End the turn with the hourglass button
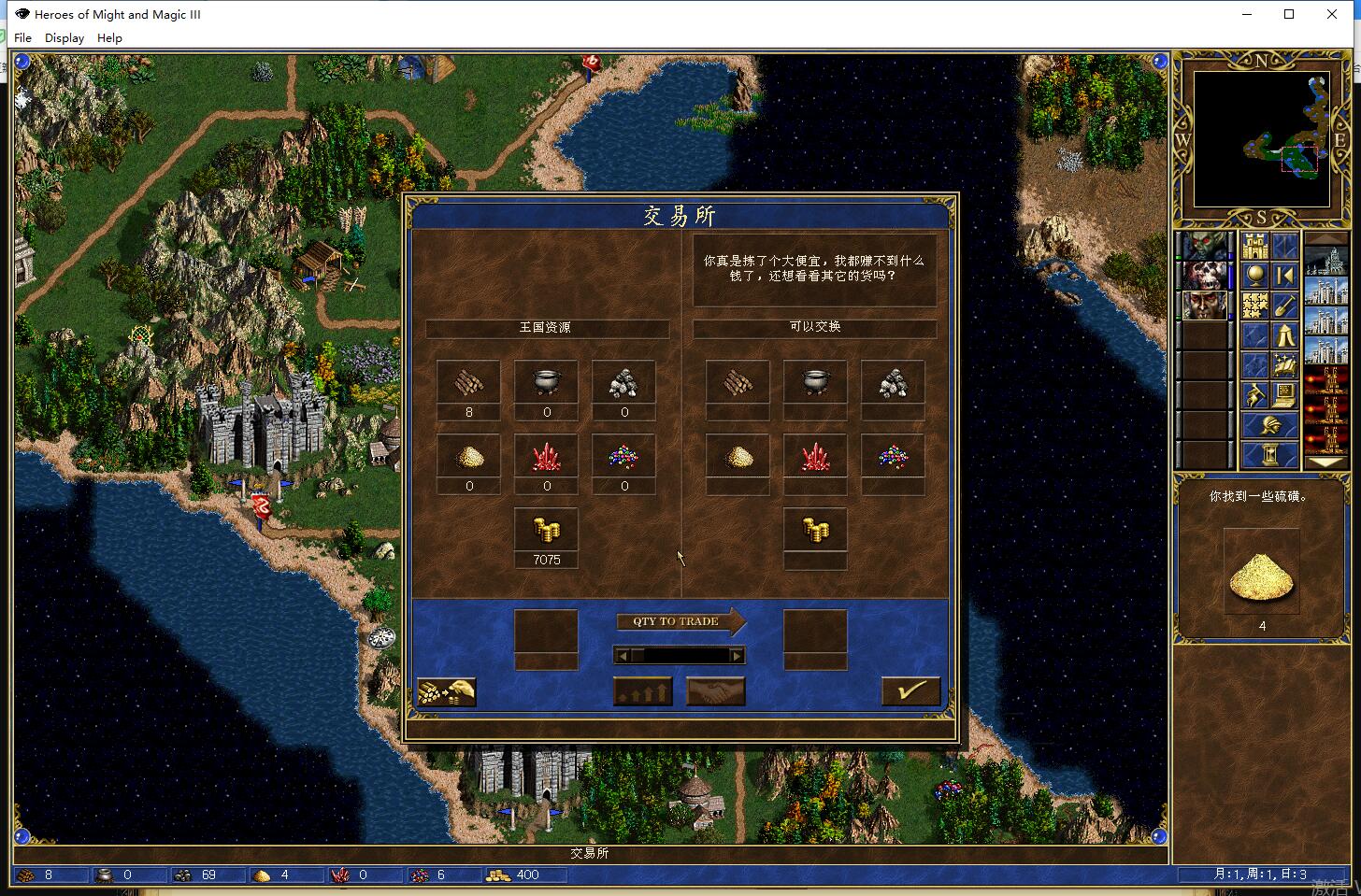This screenshot has height=896, width=1361. [1269, 455]
